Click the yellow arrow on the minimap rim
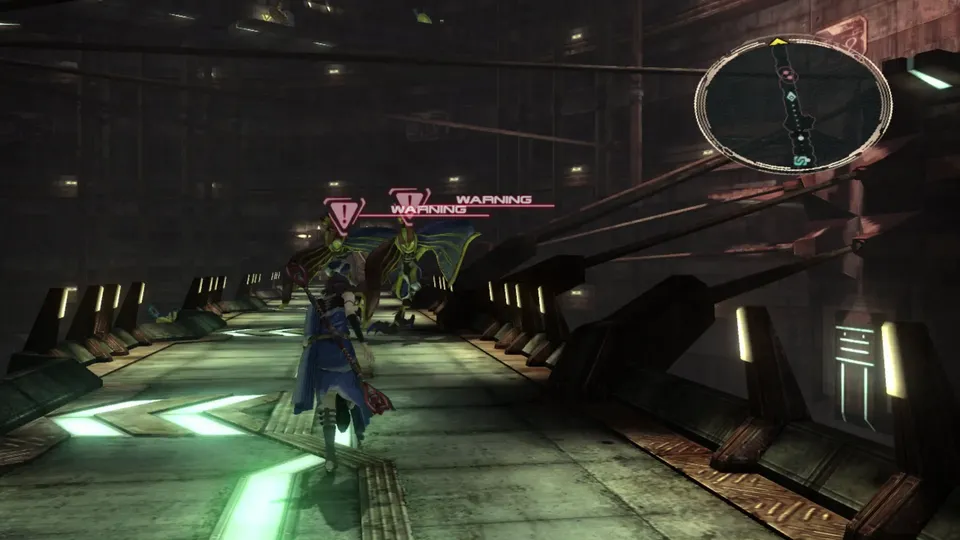This screenshot has height=540, width=960. [777, 42]
